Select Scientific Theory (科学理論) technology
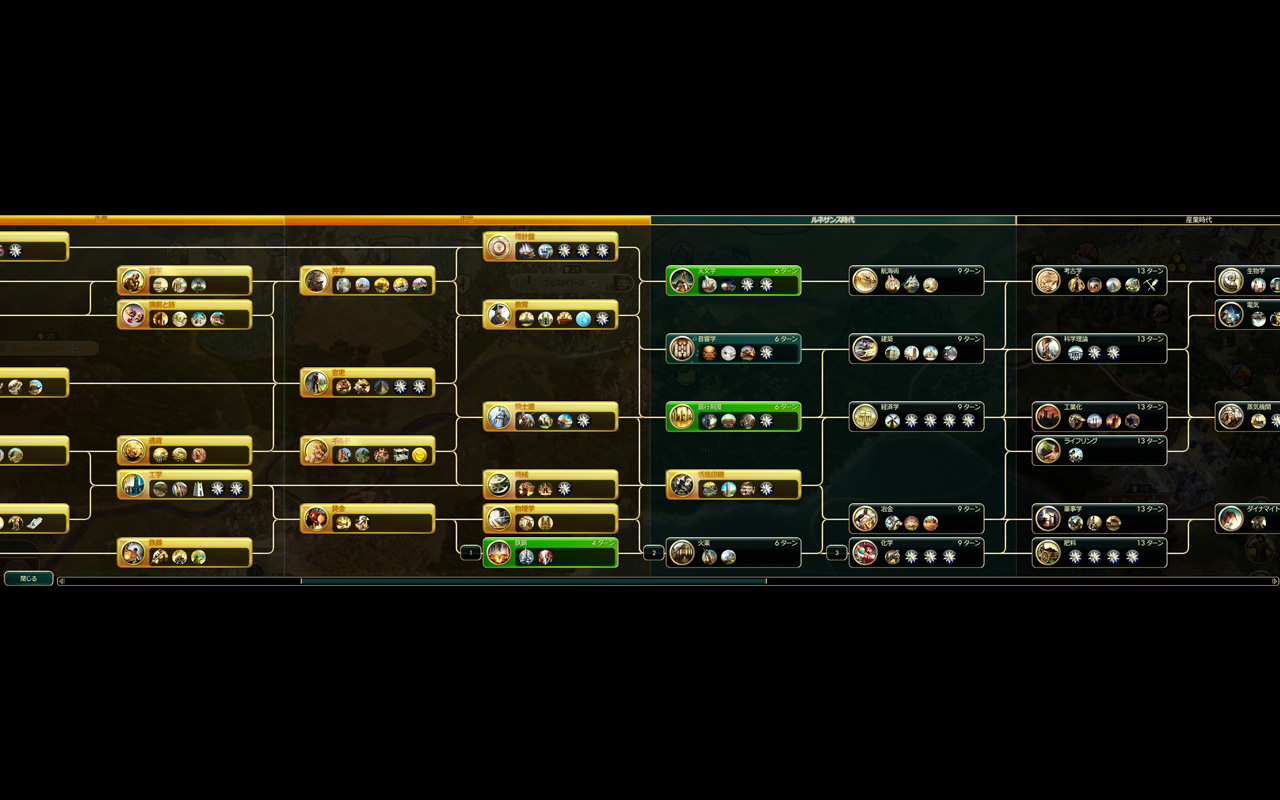 point(1100,349)
